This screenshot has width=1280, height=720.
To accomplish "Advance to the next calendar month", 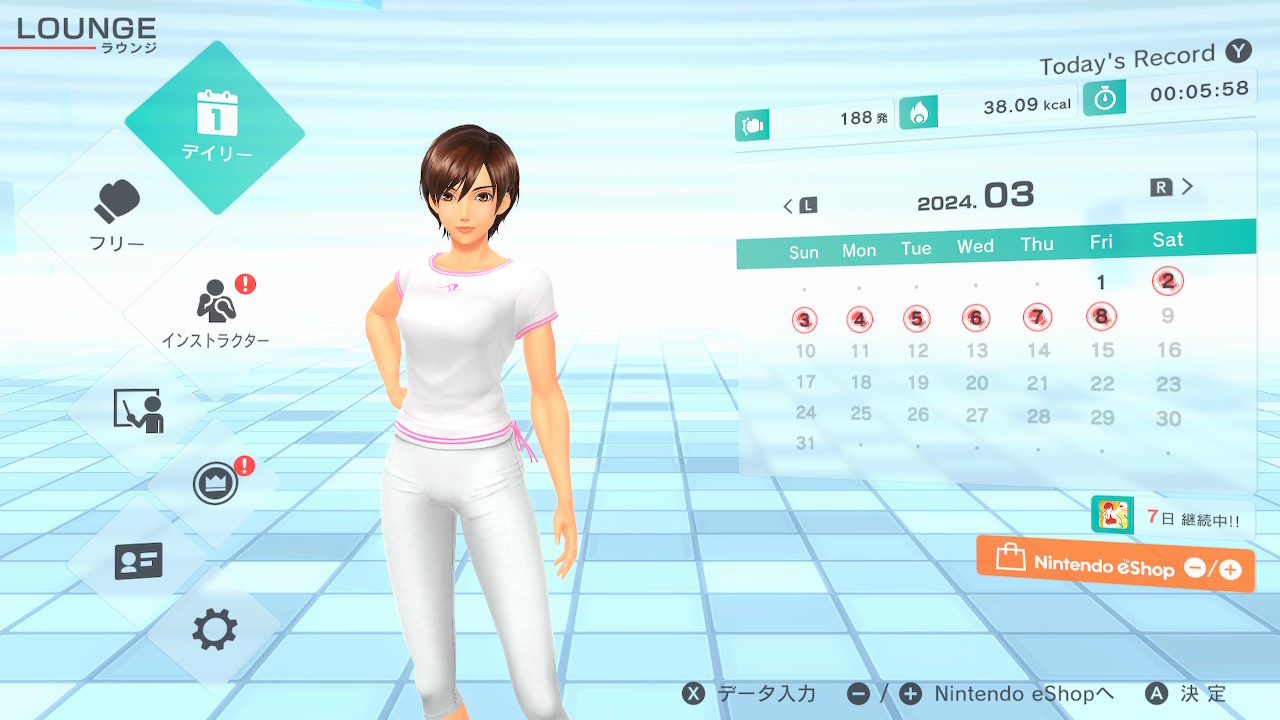I will pos(1173,187).
